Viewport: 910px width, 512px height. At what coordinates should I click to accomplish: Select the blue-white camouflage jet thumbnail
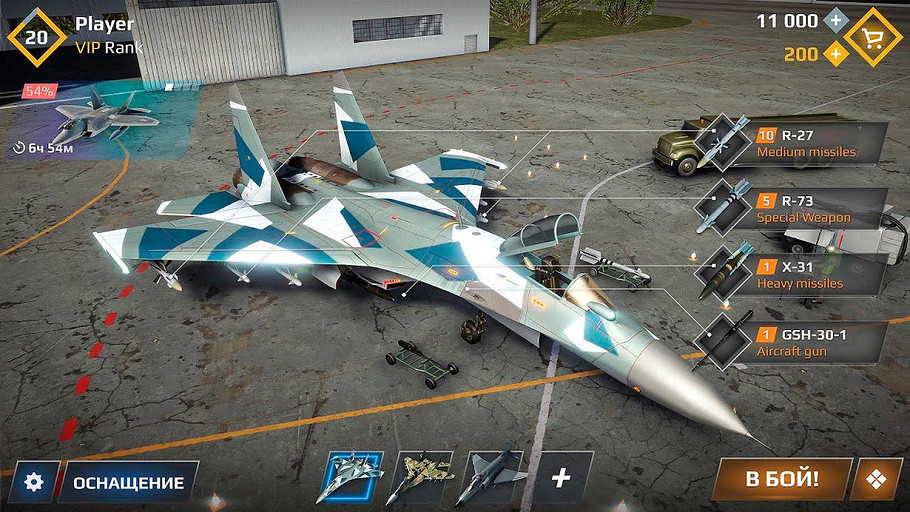pyautogui.click(x=350, y=478)
